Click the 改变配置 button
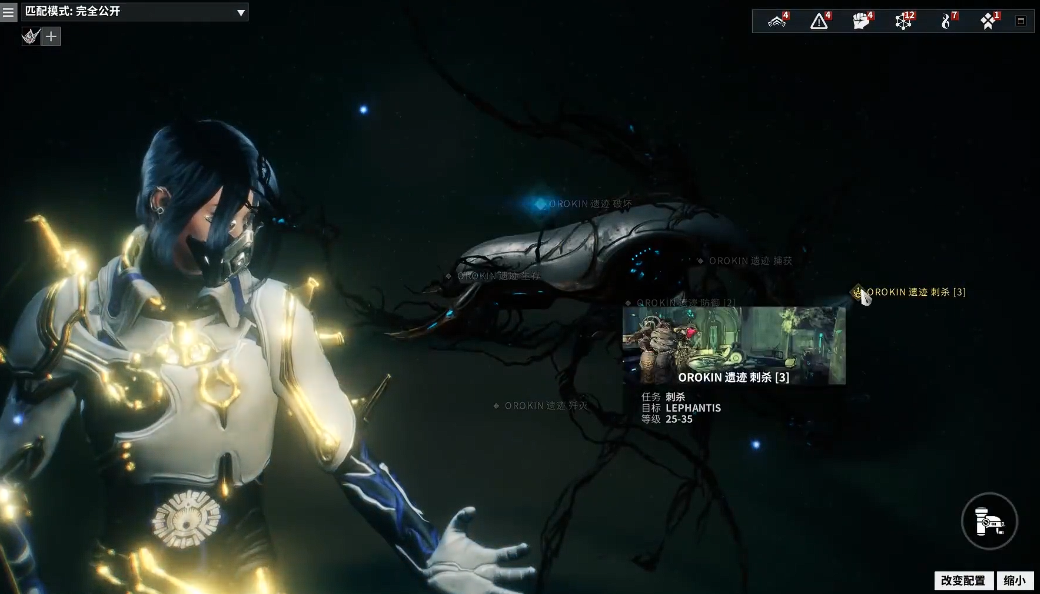1040x594 pixels. pyautogui.click(x=963, y=581)
